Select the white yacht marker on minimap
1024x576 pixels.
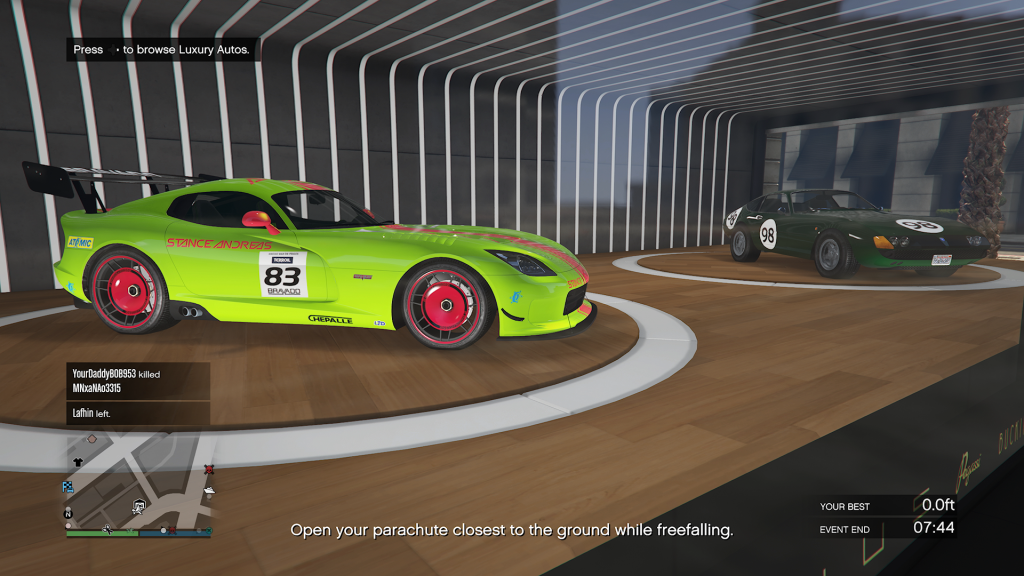tap(209, 489)
